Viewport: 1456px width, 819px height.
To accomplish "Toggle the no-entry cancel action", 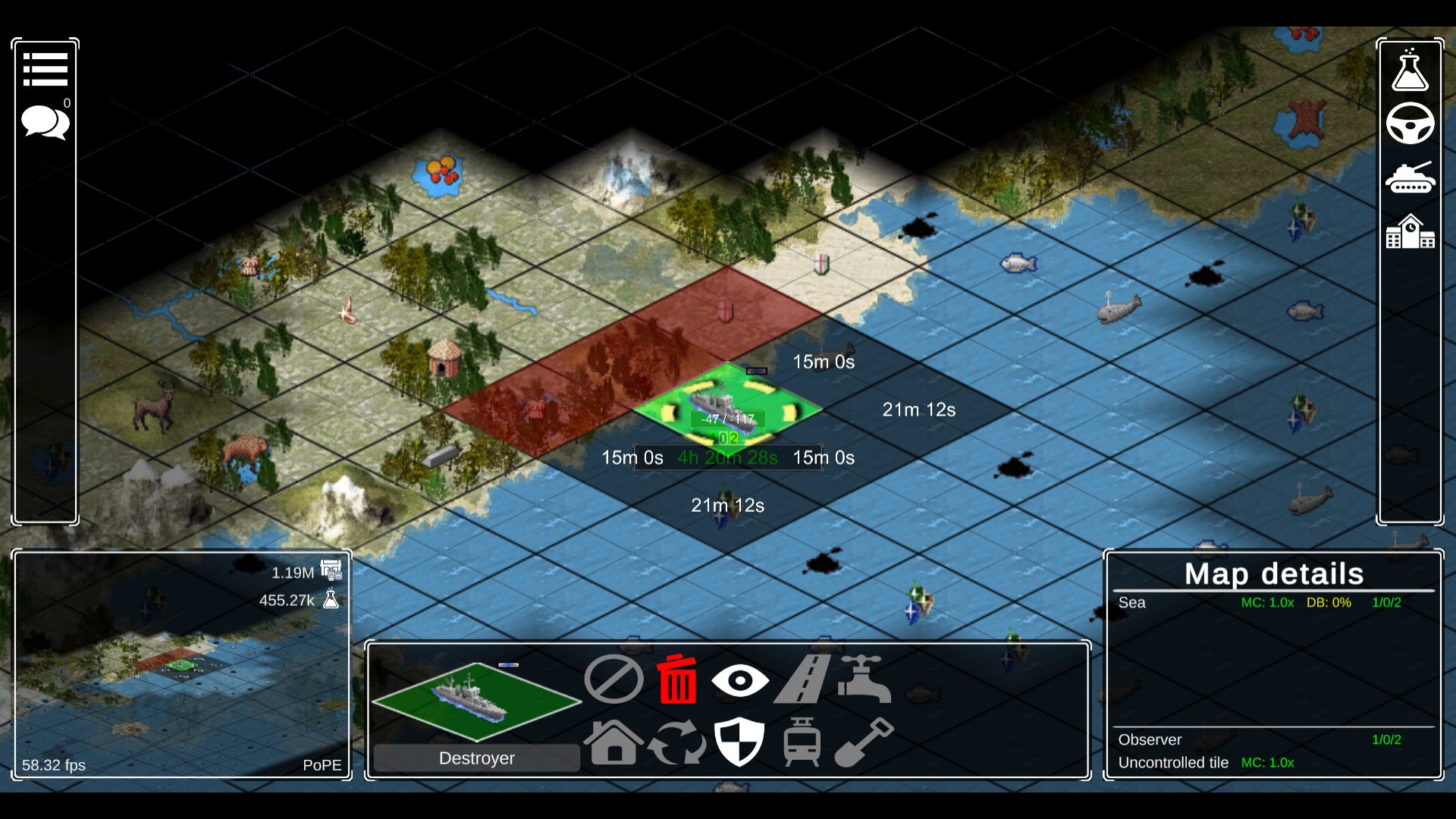I will point(613,679).
